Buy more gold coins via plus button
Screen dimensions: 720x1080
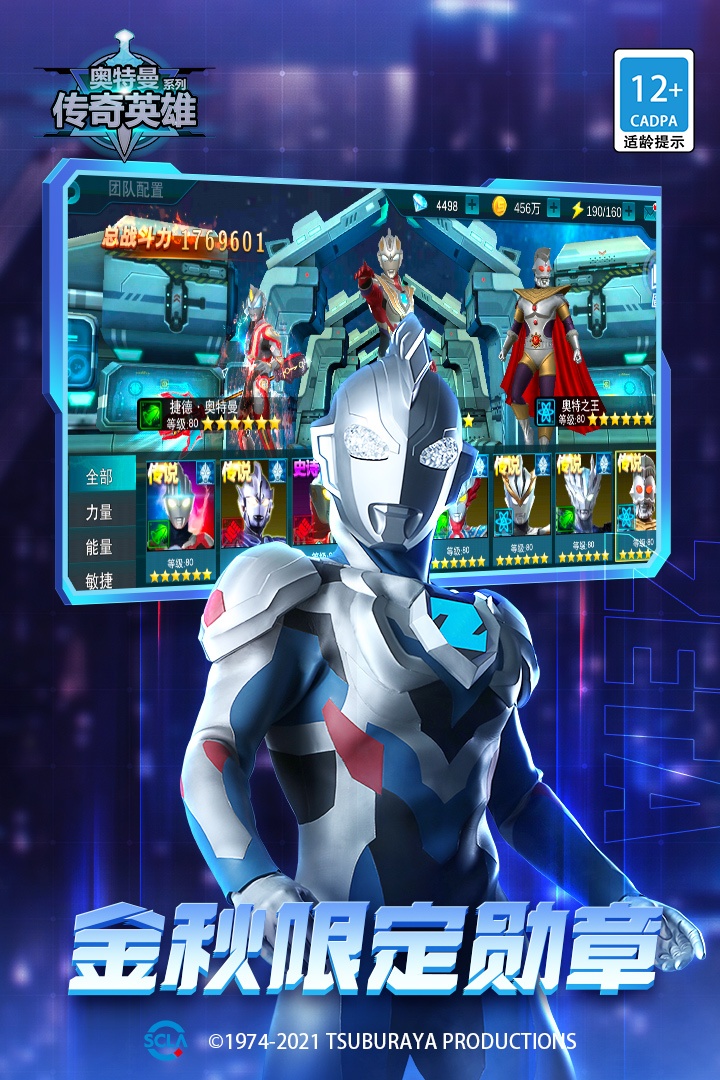tap(553, 207)
